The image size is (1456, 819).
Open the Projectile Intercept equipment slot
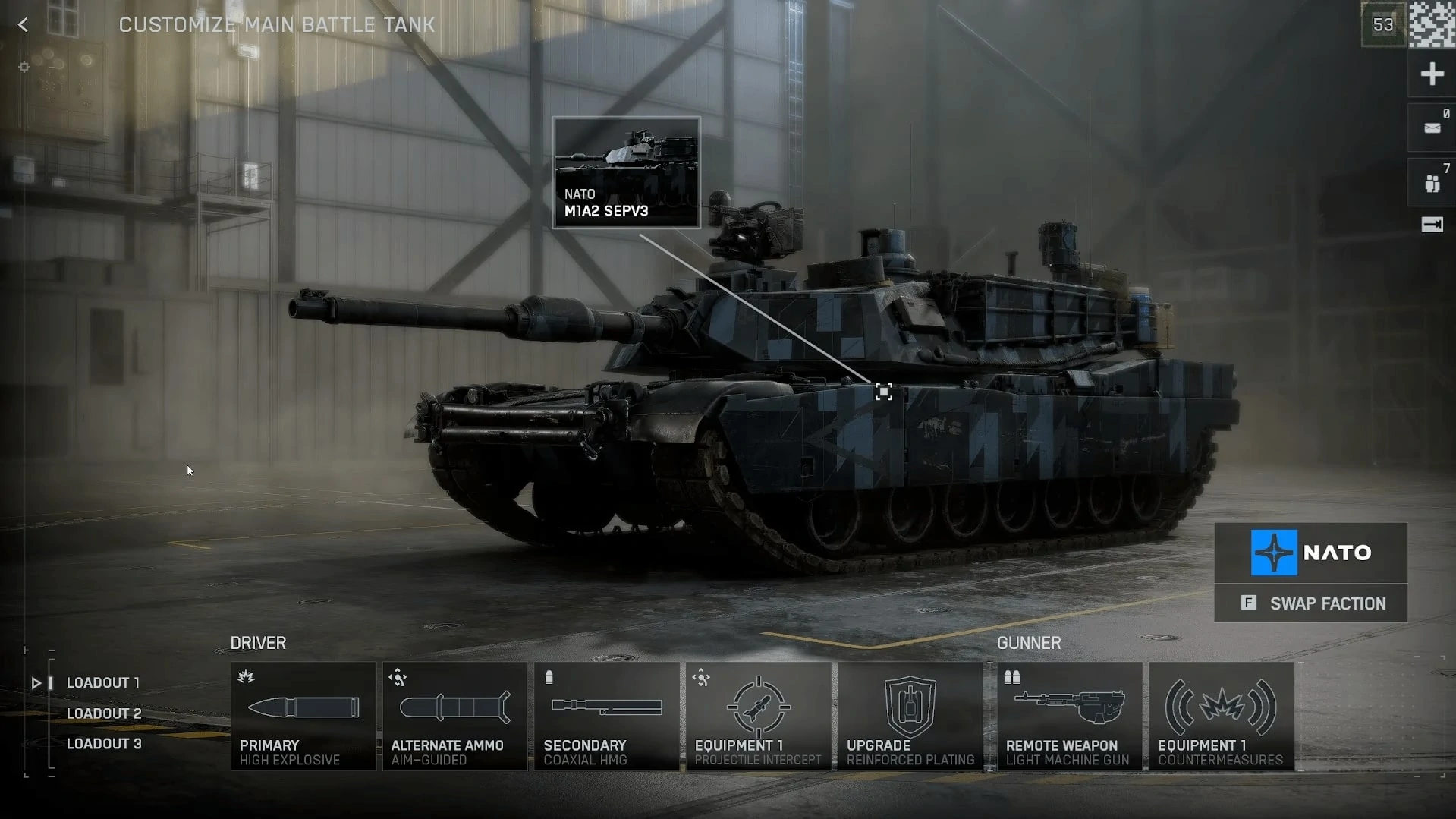coord(758,717)
